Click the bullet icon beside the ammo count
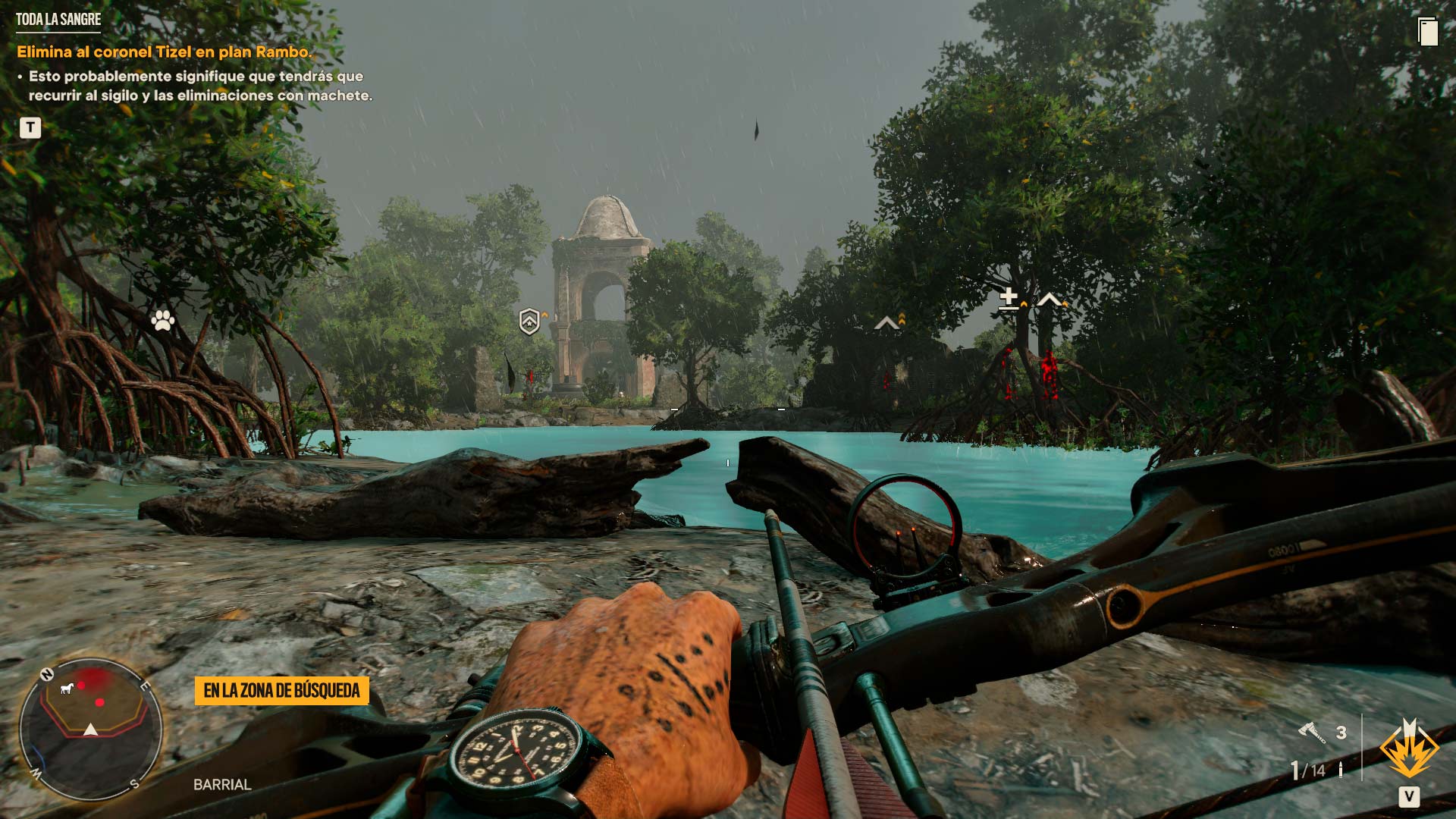 1341,770
